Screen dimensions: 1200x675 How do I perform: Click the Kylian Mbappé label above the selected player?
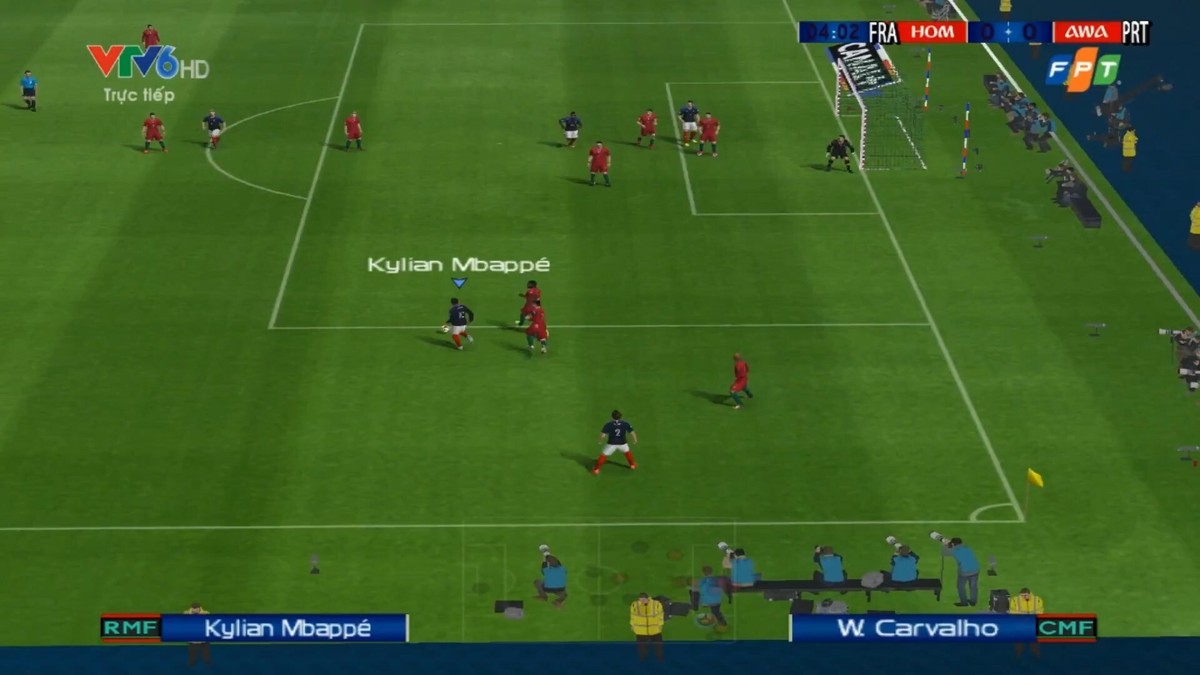click(x=458, y=265)
